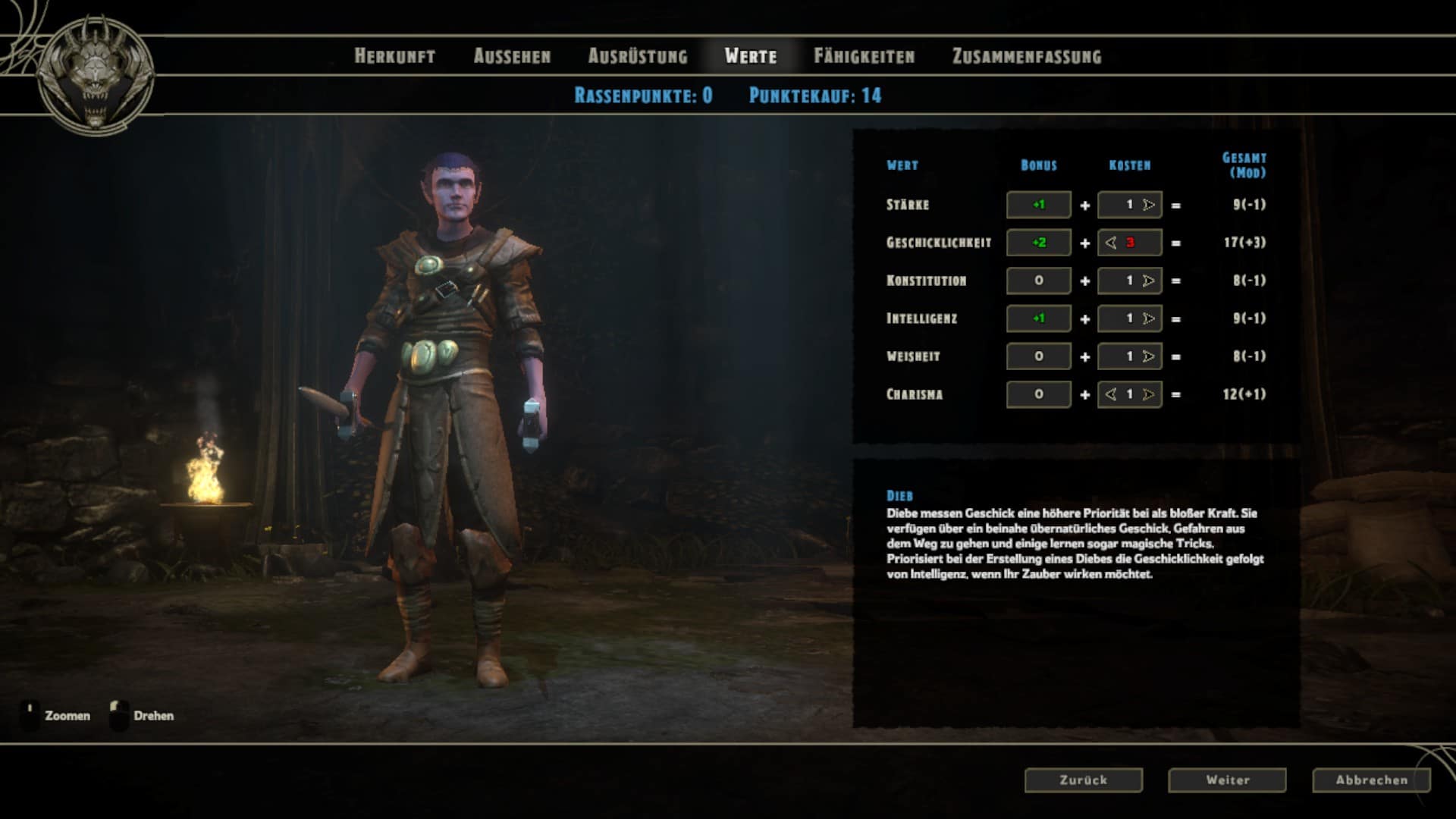The image size is (1456, 819).
Task: Increase the Stärke cost with its right arrow
Action: (x=1149, y=205)
